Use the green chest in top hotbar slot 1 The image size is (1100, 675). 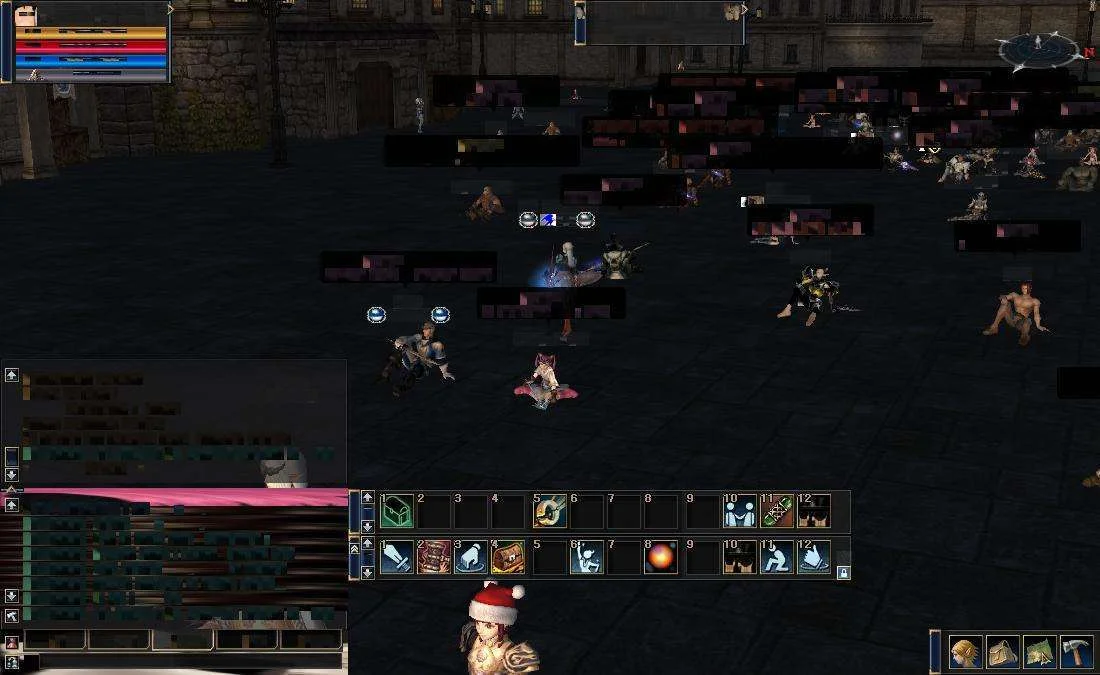coord(397,512)
